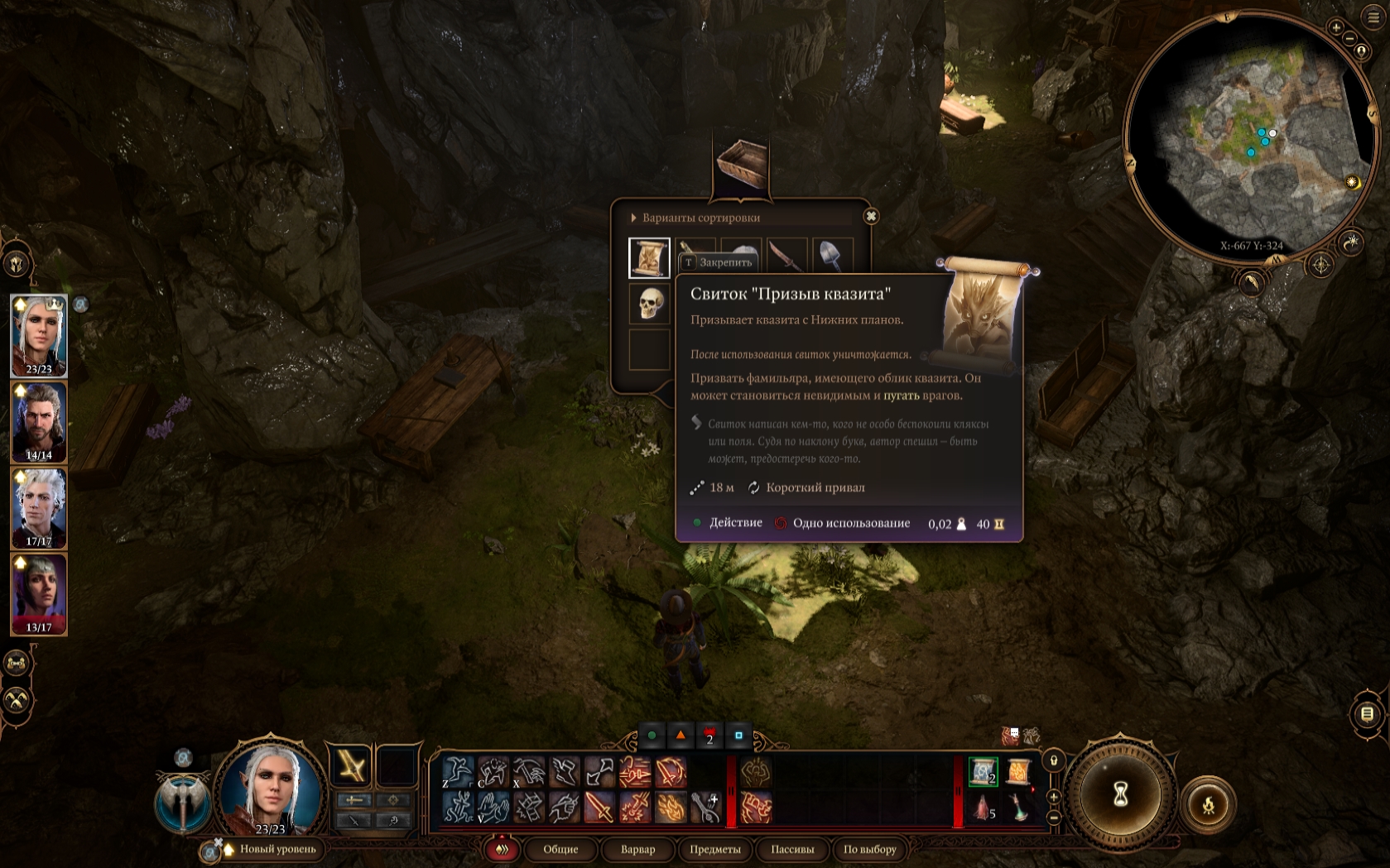1390x868 pixels.
Task: Zoom out the minimap with the minus button
Action: tap(1349, 39)
